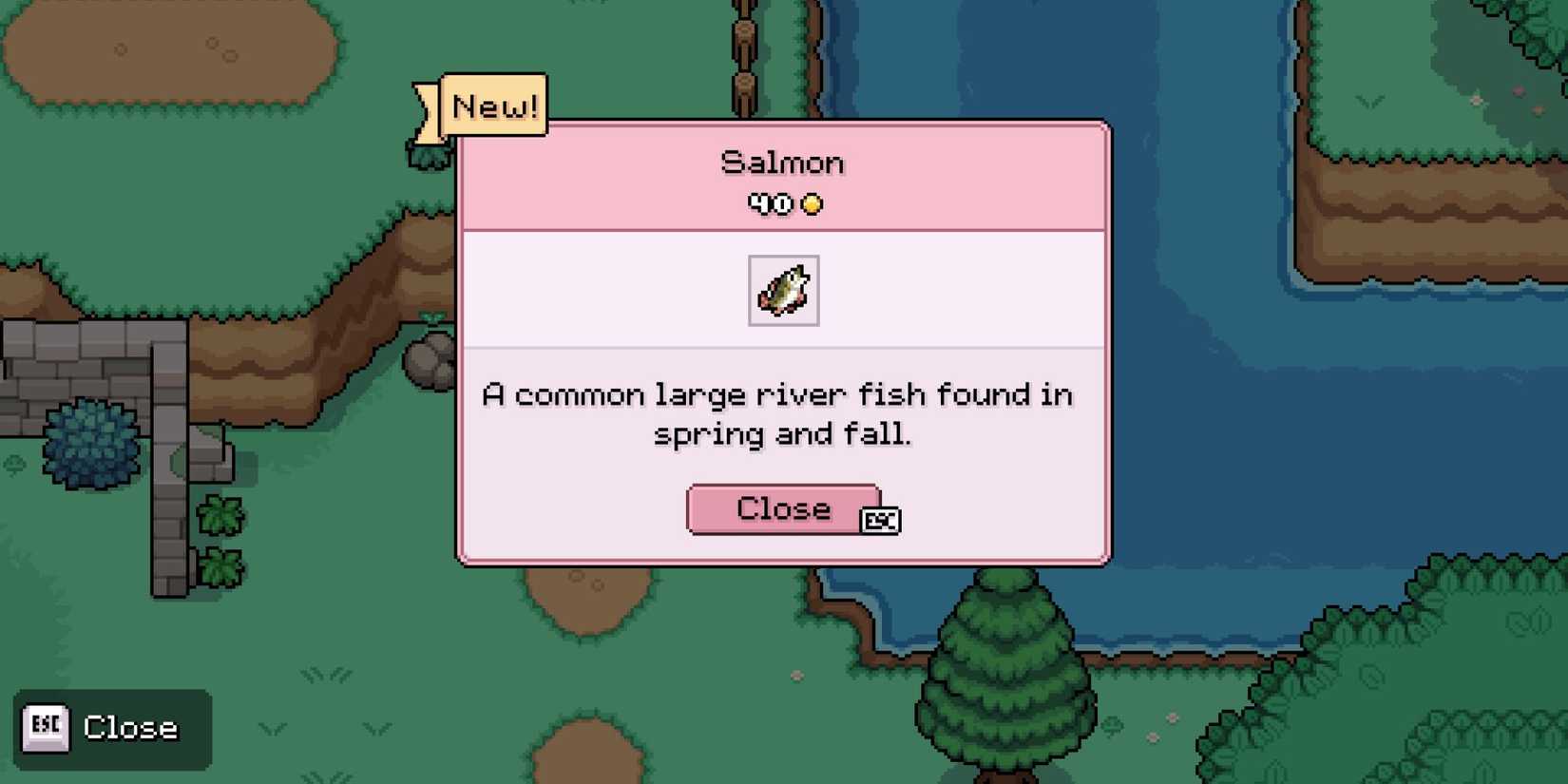Click the price value 40 in the header
The height and width of the screenshot is (784, 1568).
(767, 202)
